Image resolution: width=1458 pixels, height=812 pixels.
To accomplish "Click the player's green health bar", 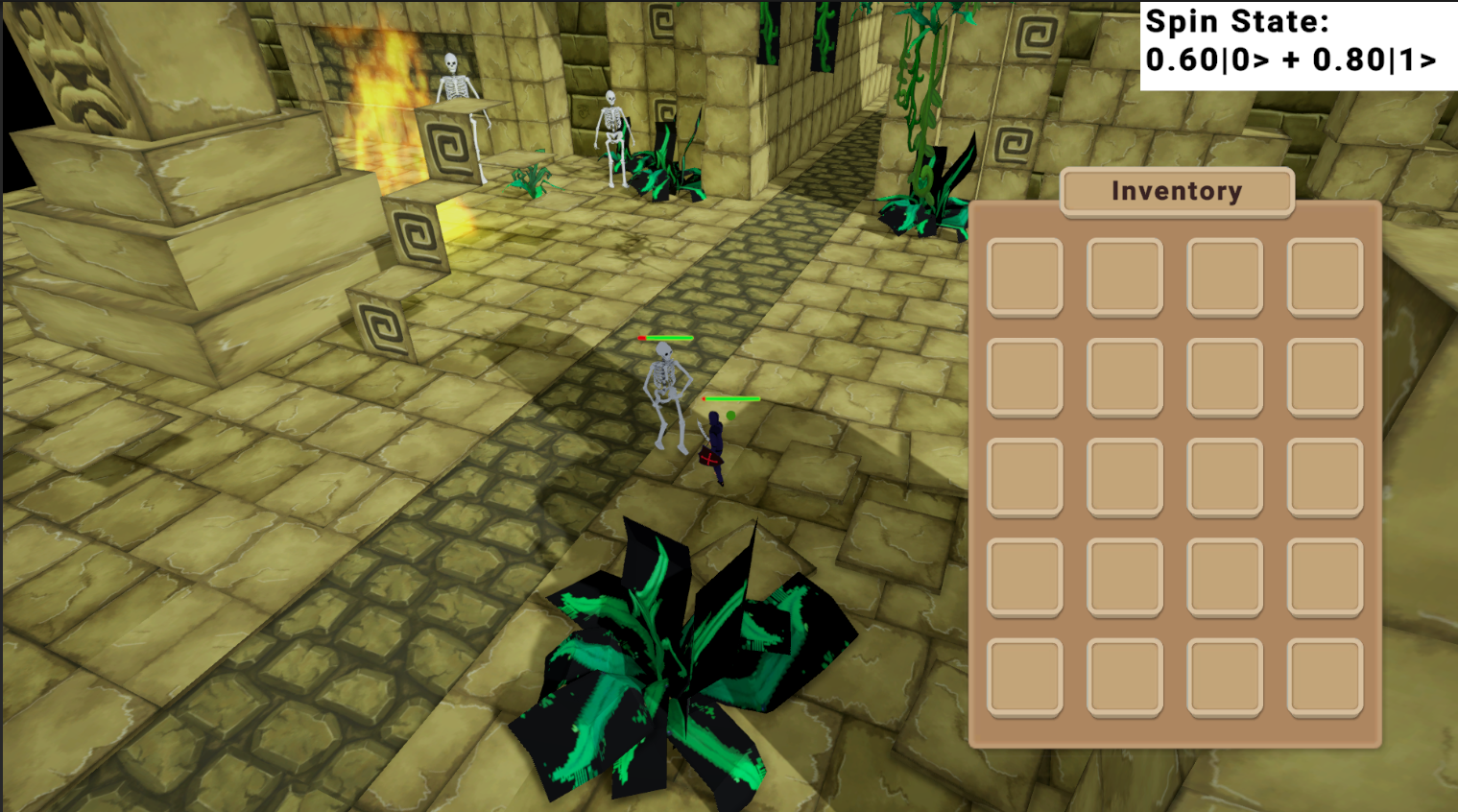I will (x=732, y=396).
